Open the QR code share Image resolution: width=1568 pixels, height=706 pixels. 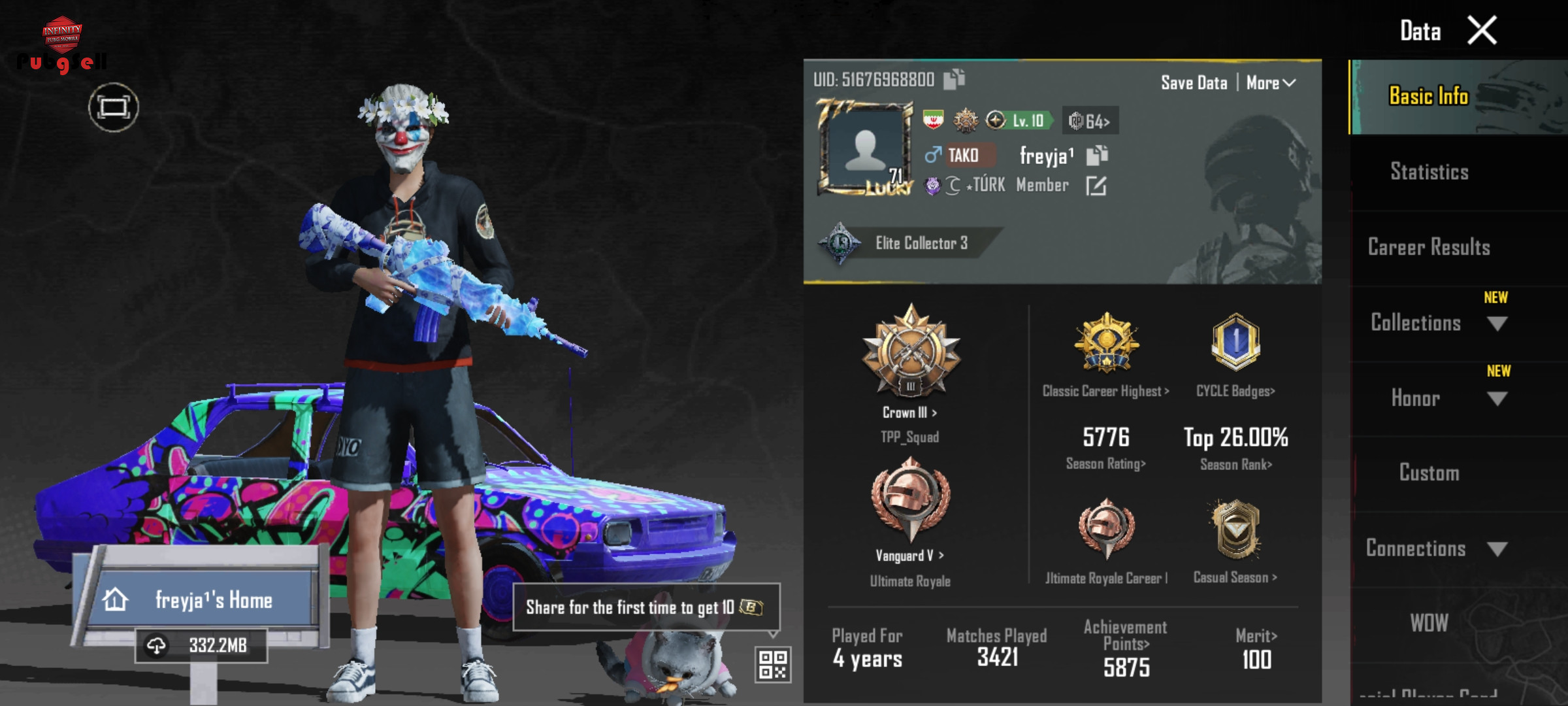coord(773,664)
